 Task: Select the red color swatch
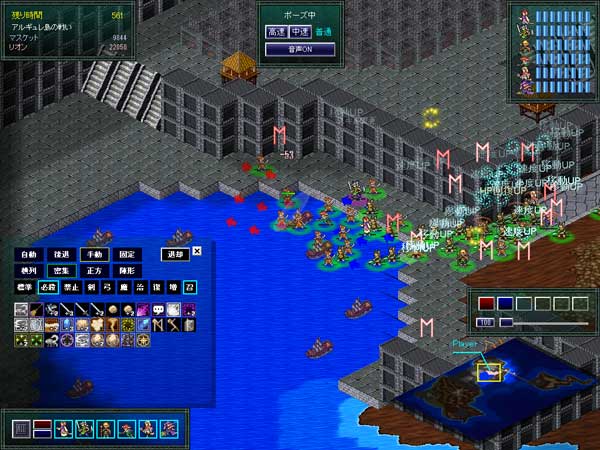(487, 304)
